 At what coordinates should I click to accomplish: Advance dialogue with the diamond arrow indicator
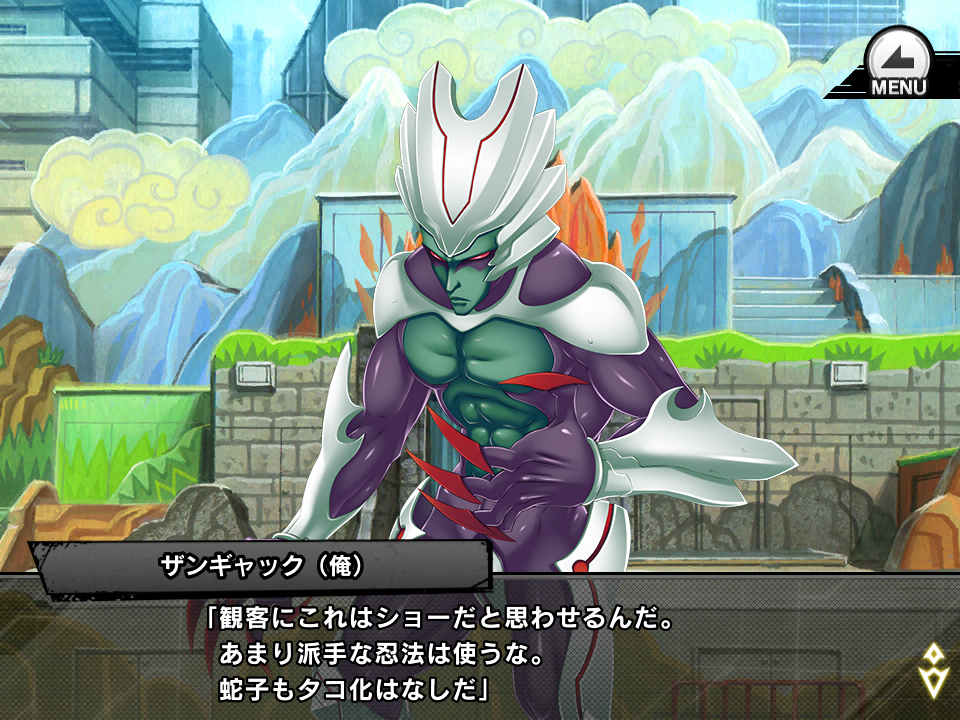[x=934, y=669]
